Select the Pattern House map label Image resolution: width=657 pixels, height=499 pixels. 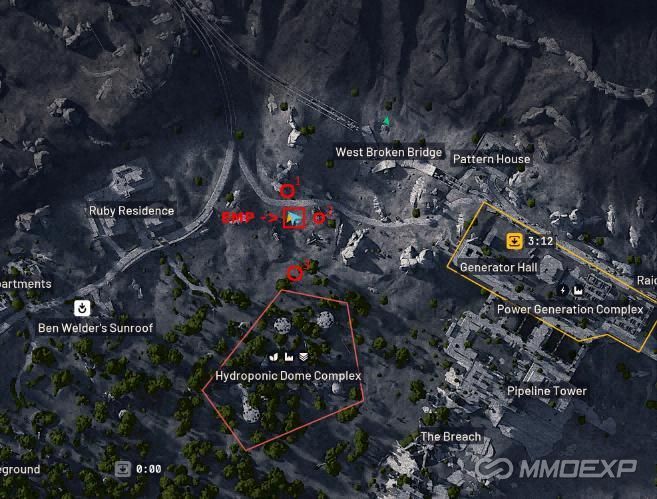pos(491,159)
